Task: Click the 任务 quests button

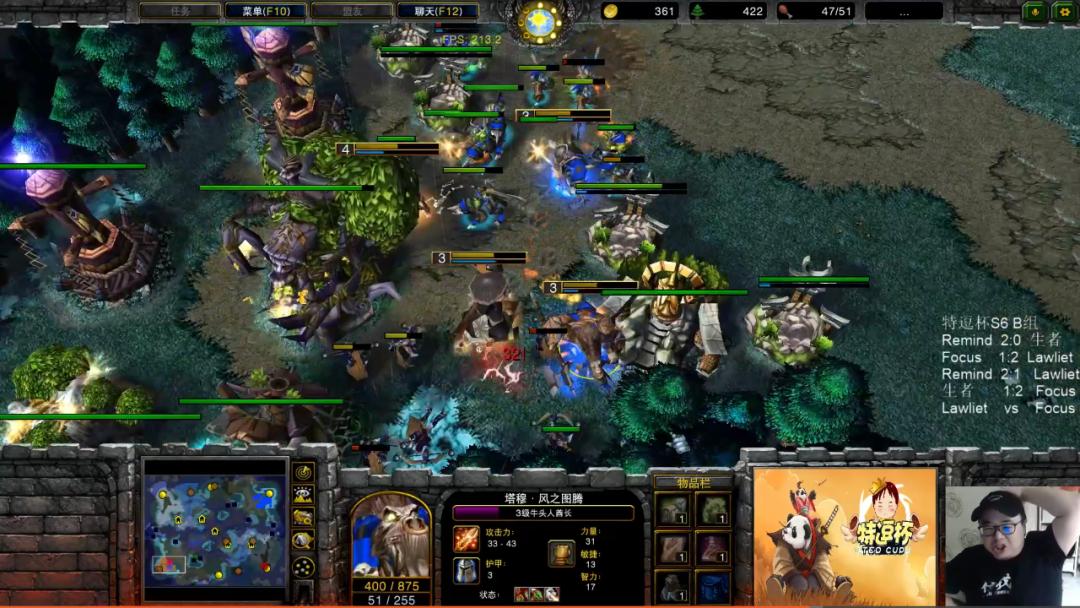Action: pos(180,11)
